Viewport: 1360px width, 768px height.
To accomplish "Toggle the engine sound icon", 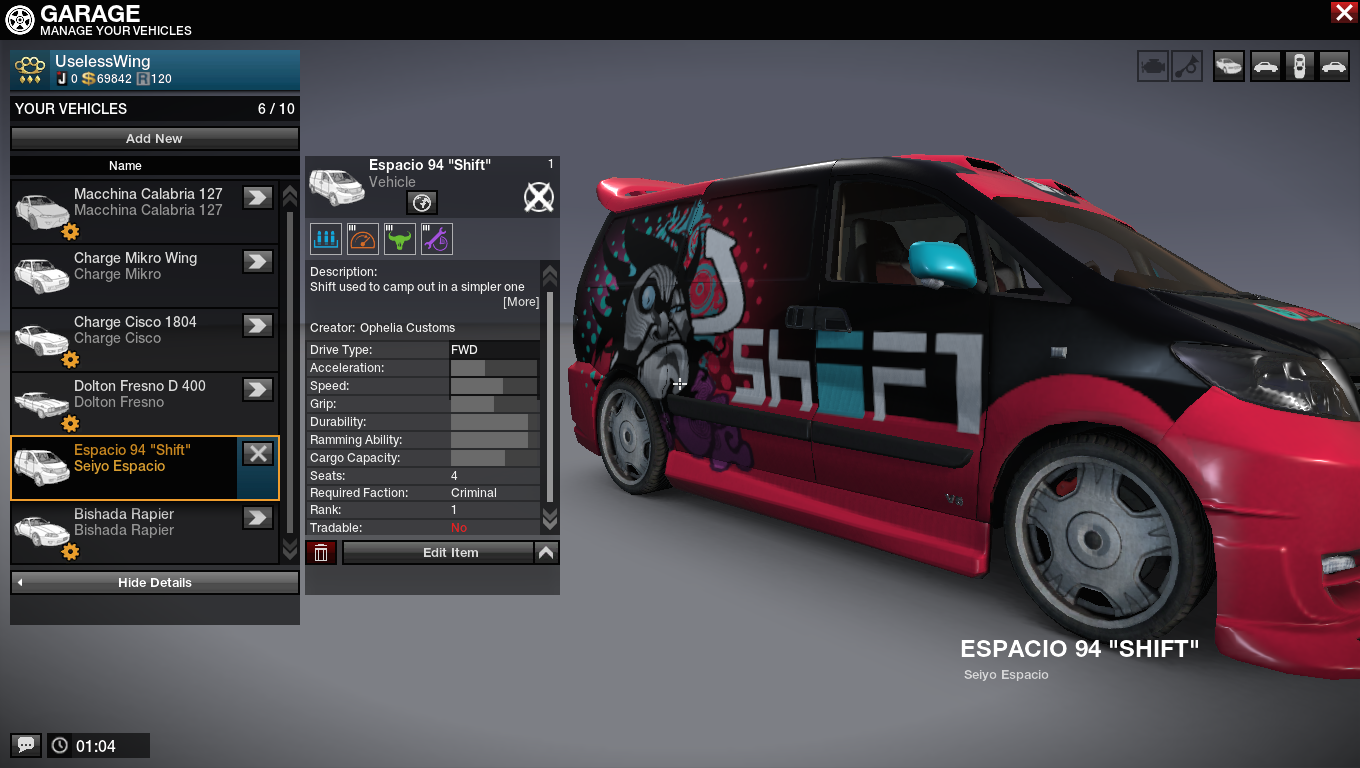I will pyautogui.click(x=1153, y=67).
